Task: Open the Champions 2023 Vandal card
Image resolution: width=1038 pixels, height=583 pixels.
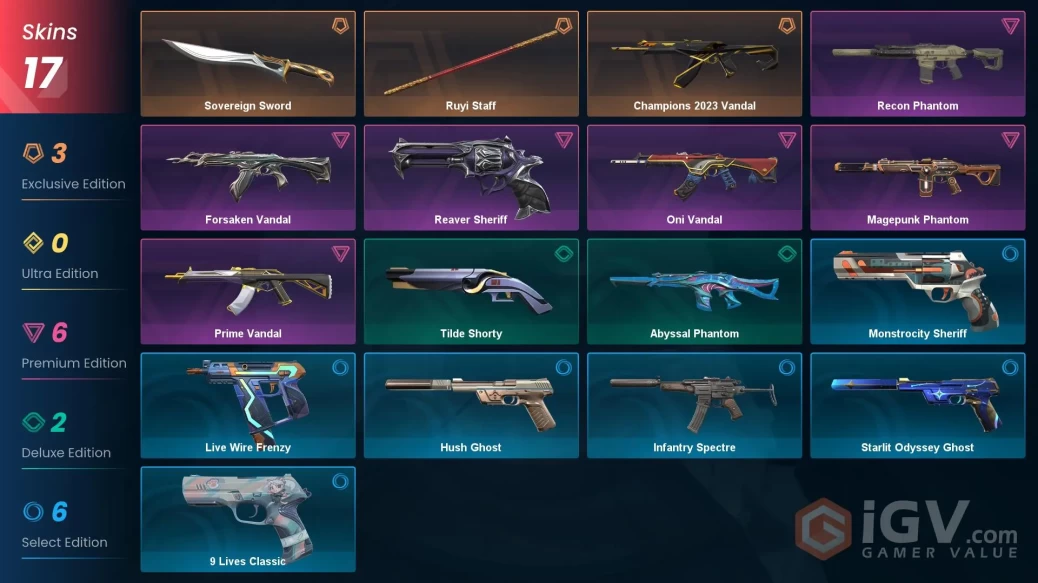Action: pyautogui.click(x=694, y=64)
